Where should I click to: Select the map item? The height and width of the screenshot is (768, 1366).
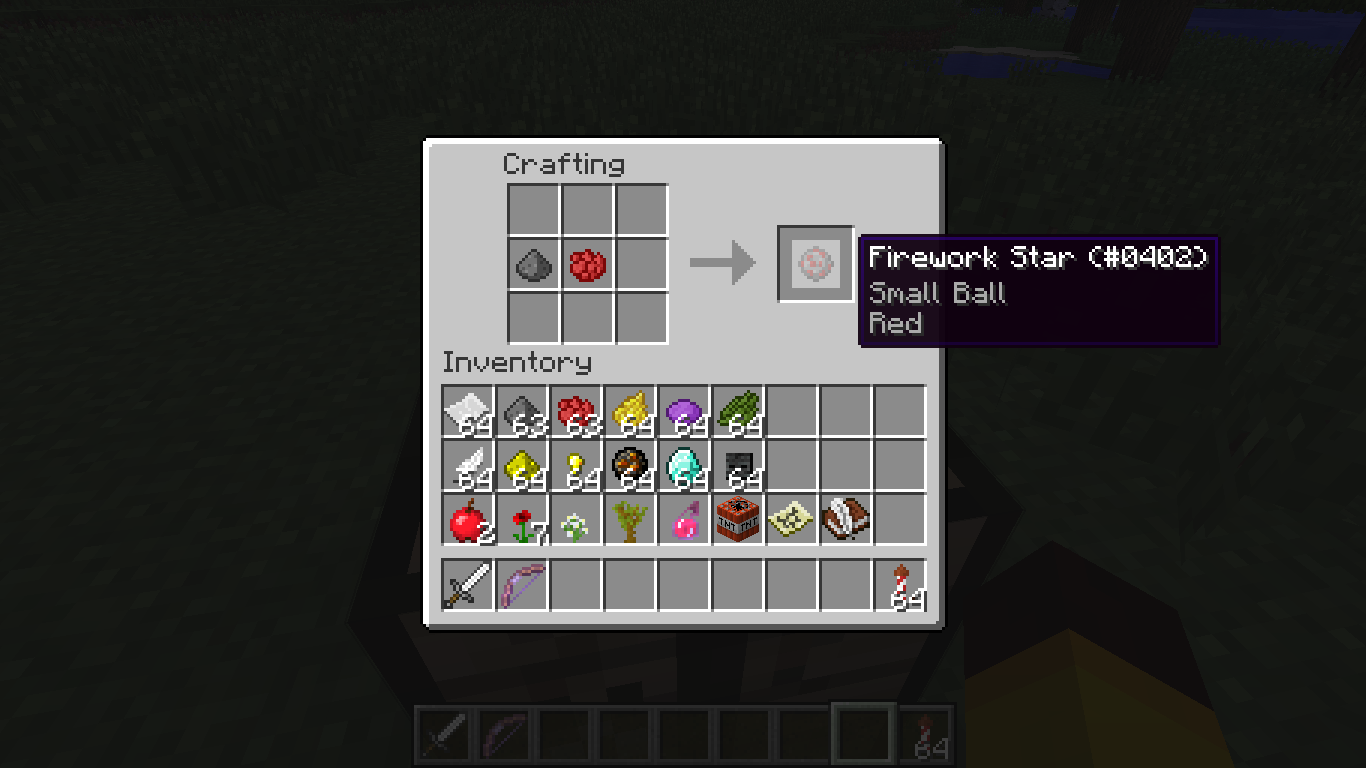791,518
